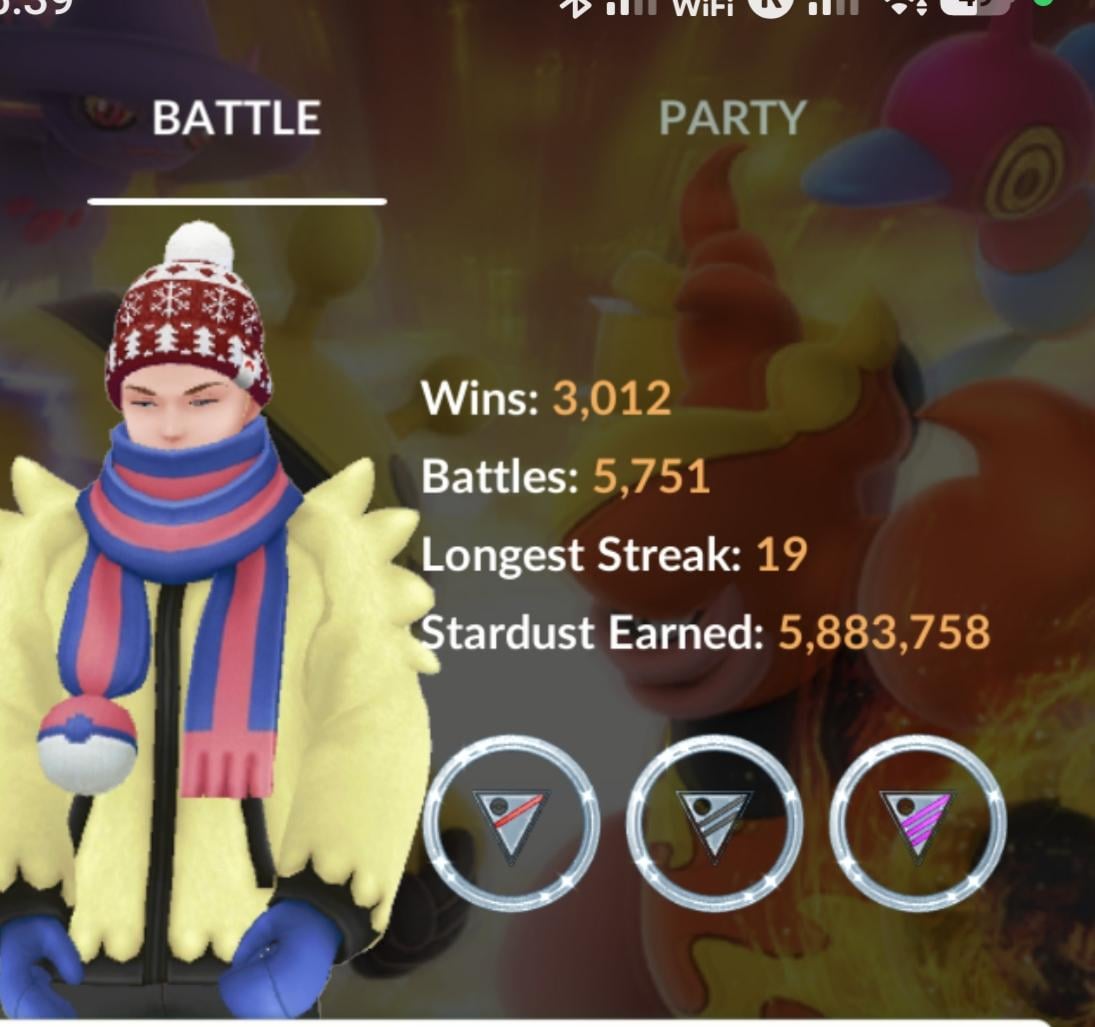
Task: Choose the Master League medal with purple stripes
Action: (x=917, y=824)
